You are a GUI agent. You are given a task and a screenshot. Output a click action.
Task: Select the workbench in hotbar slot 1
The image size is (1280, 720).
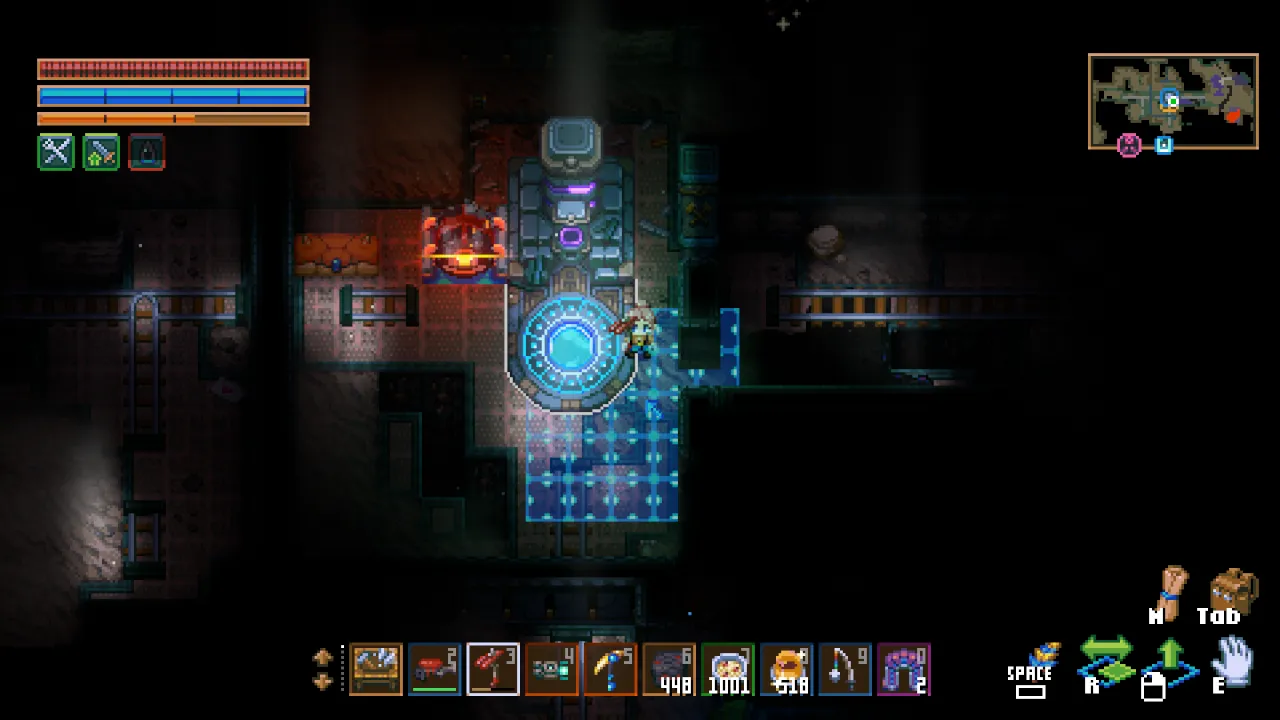coord(378,668)
